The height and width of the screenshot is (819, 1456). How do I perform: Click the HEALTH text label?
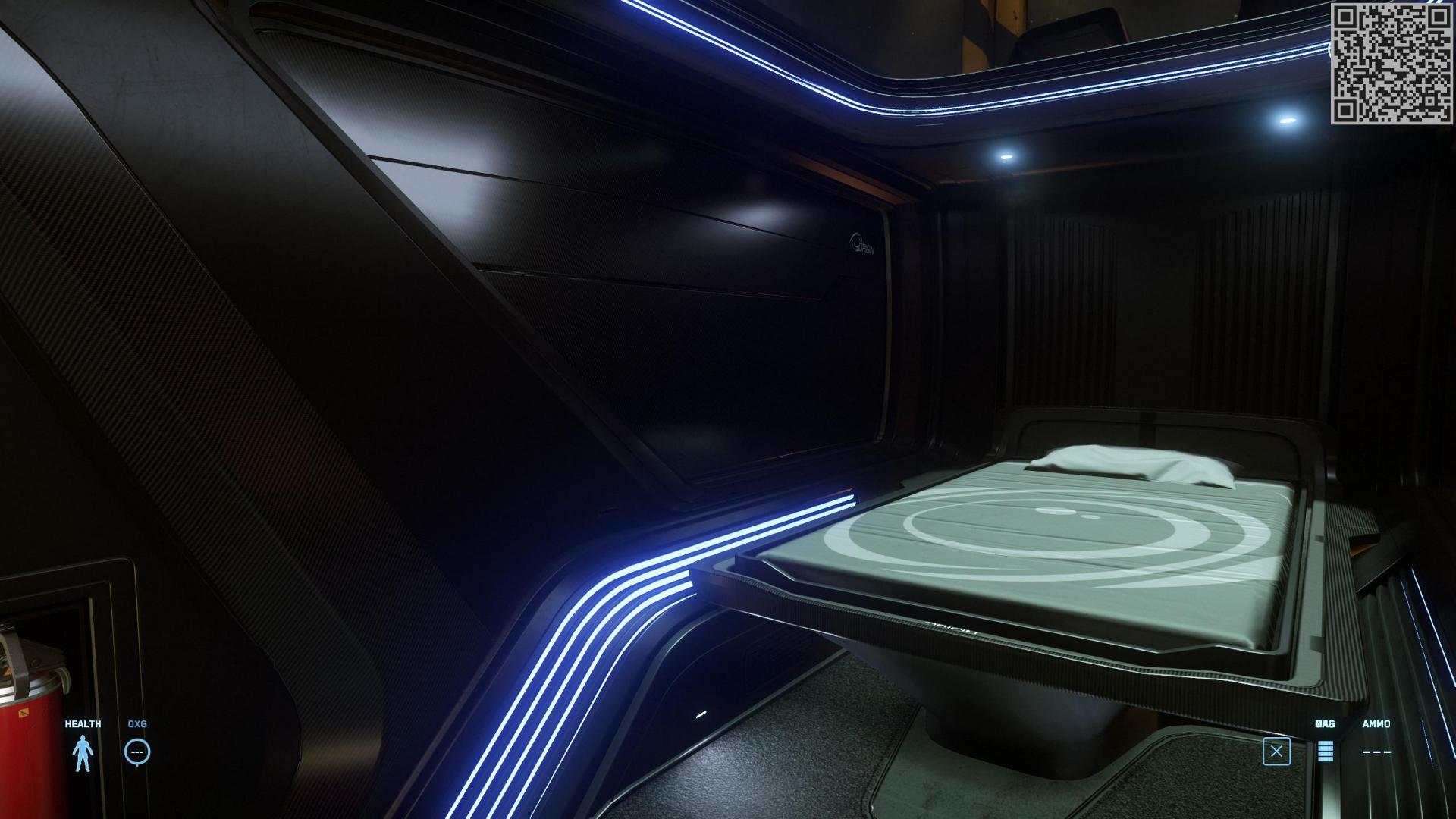click(x=83, y=724)
